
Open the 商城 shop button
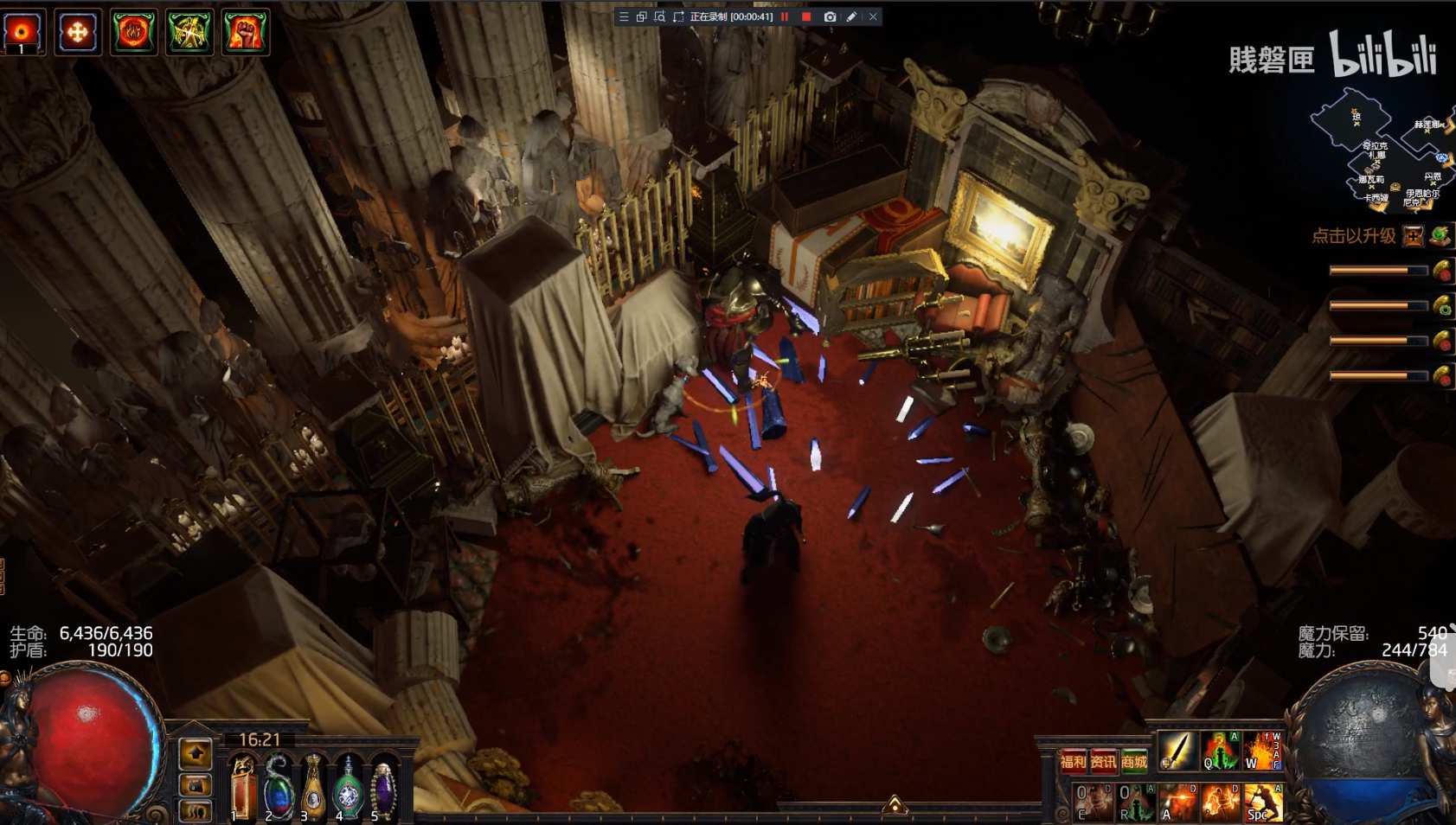pyautogui.click(x=1134, y=762)
